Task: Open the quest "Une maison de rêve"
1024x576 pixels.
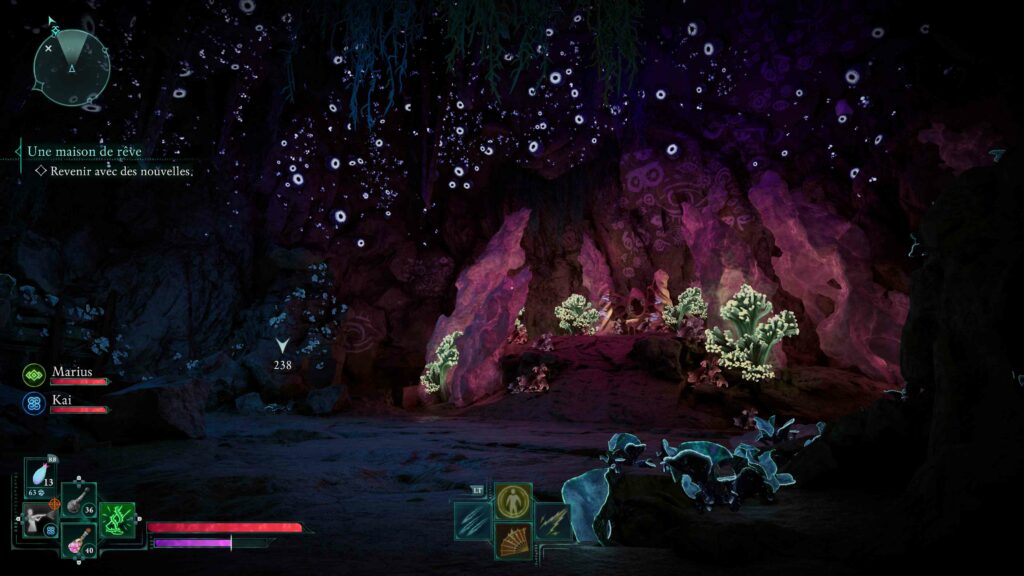Action: coord(84,151)
